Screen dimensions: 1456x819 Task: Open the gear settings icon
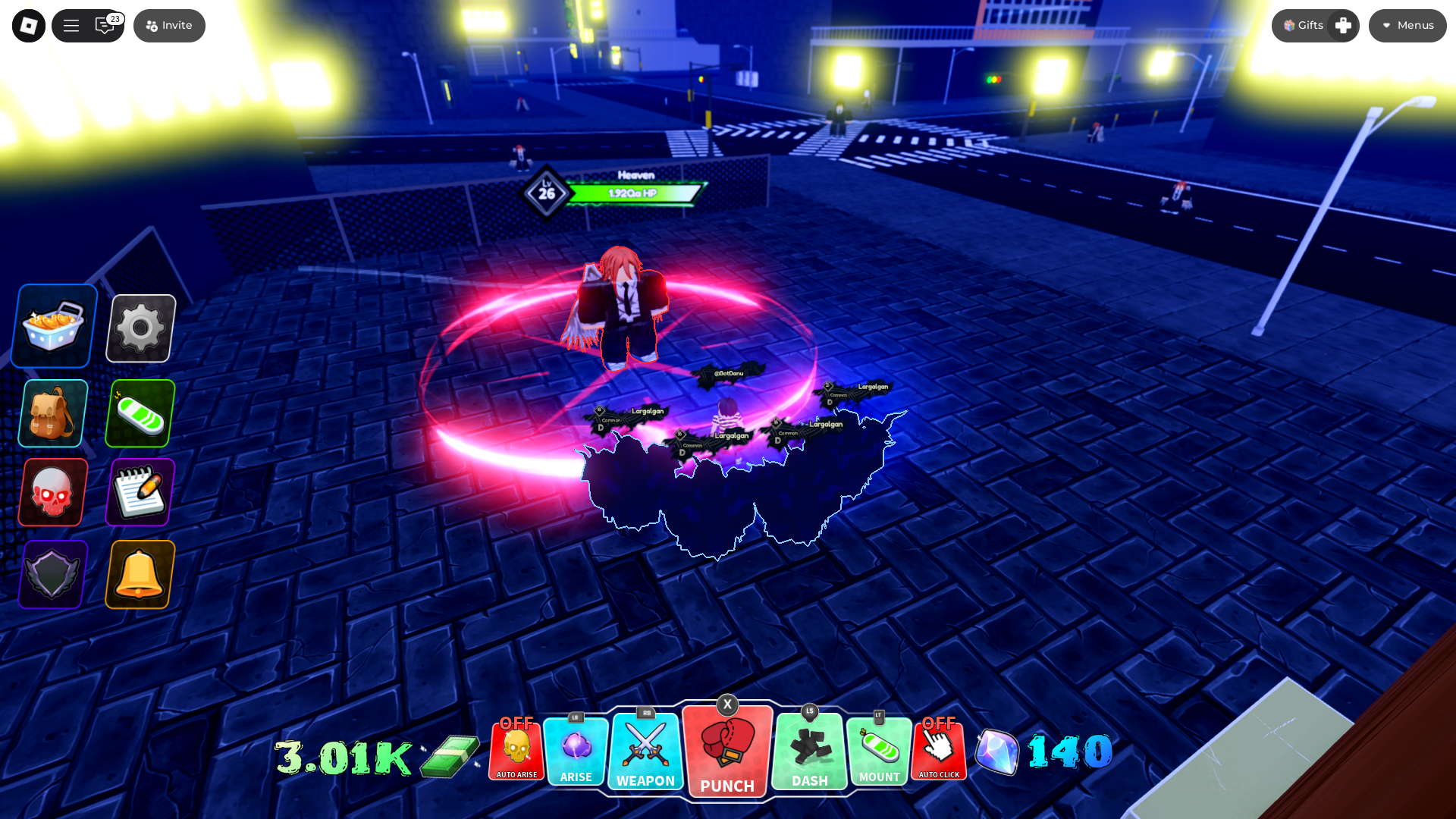[141, 328]
